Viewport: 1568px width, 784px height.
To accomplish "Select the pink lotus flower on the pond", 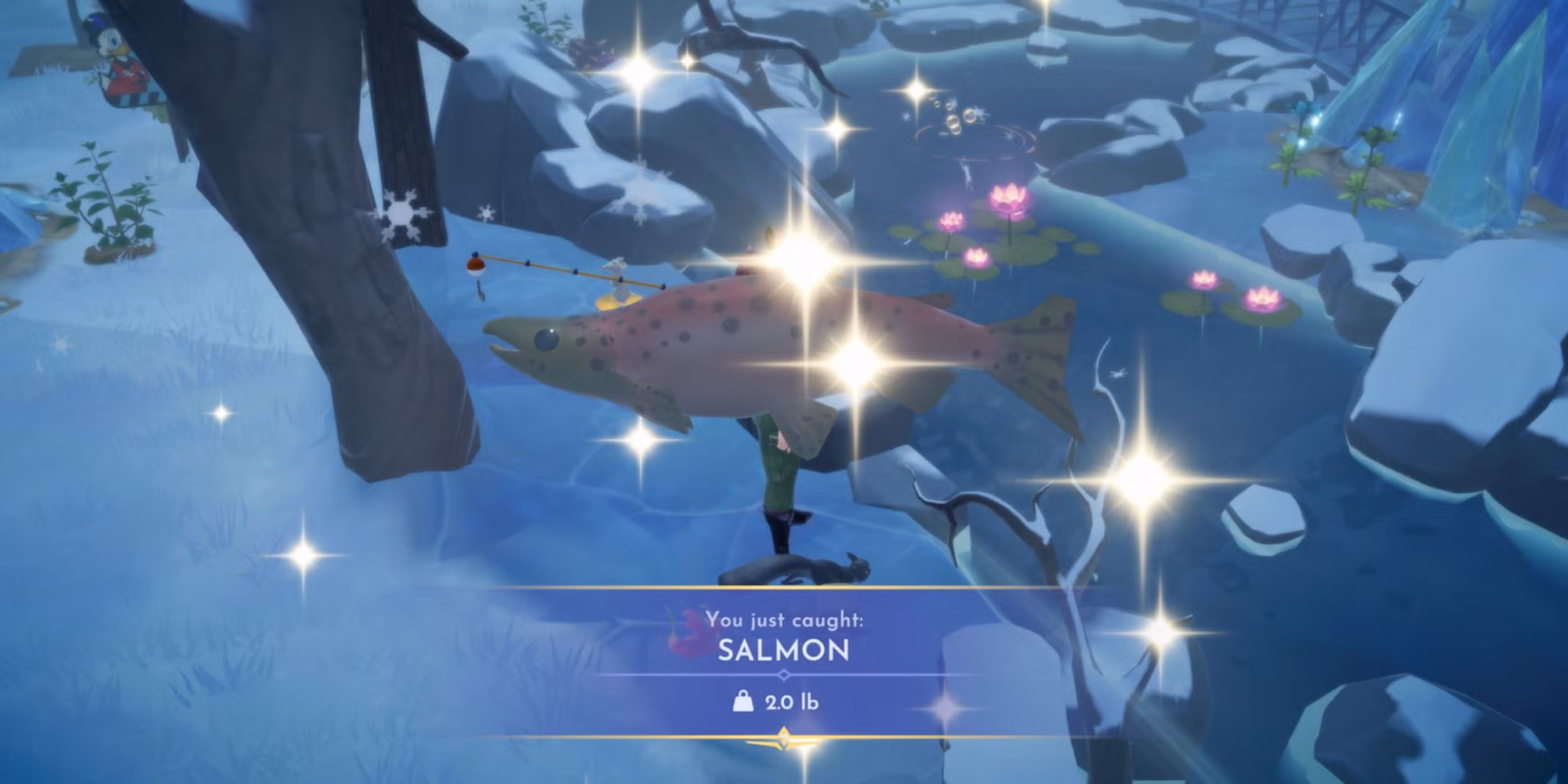I will [1008, 196].
